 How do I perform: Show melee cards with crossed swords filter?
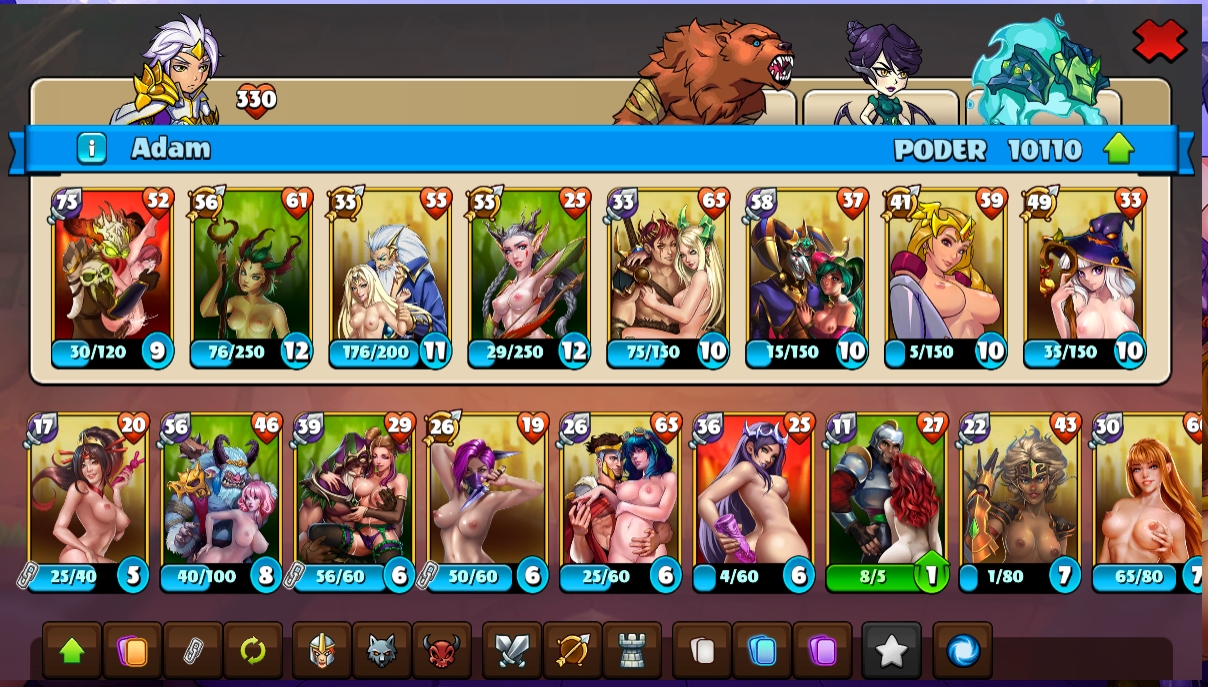[512, 652]
